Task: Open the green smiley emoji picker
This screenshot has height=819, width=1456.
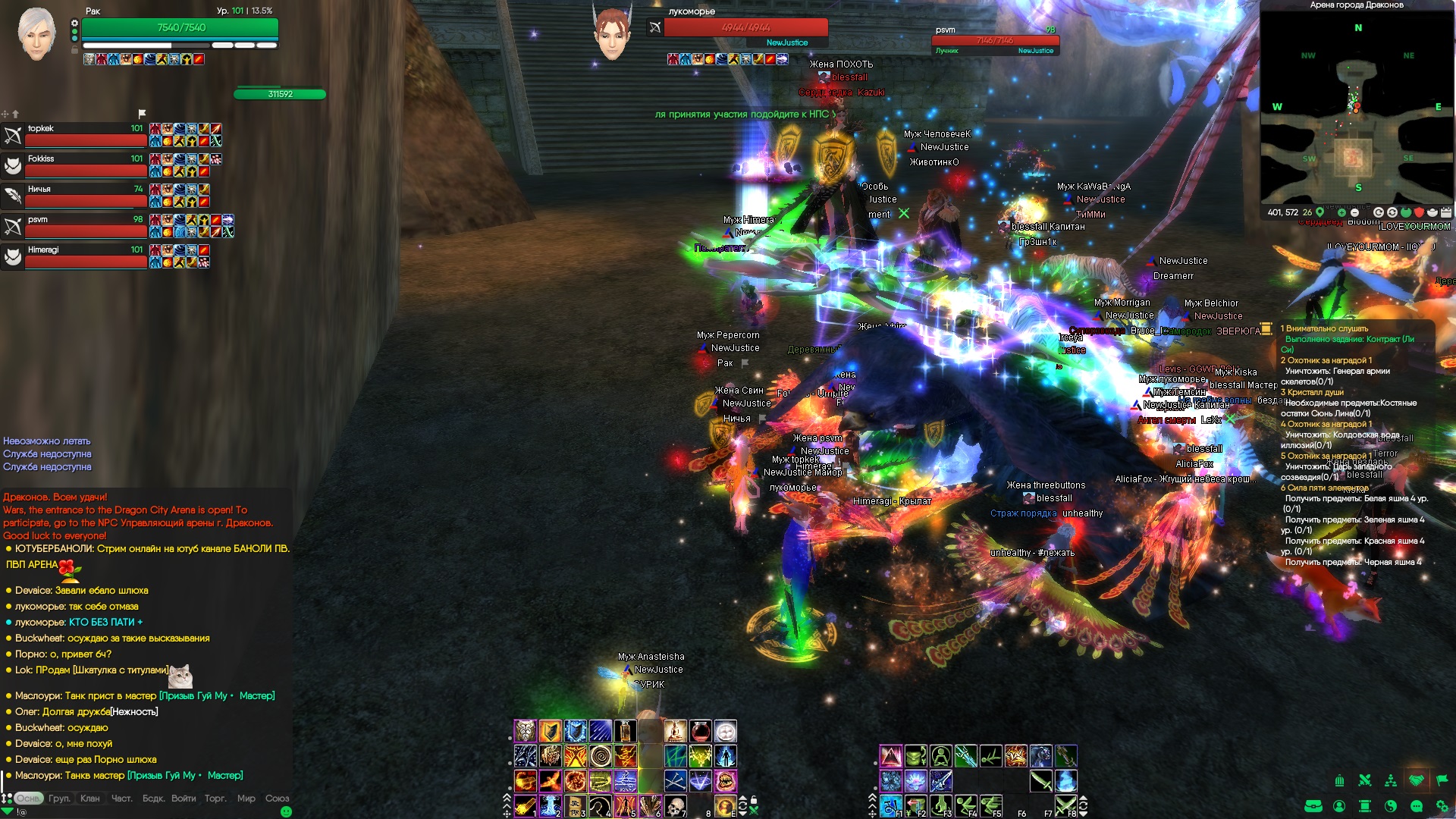Action: [286, 811]
